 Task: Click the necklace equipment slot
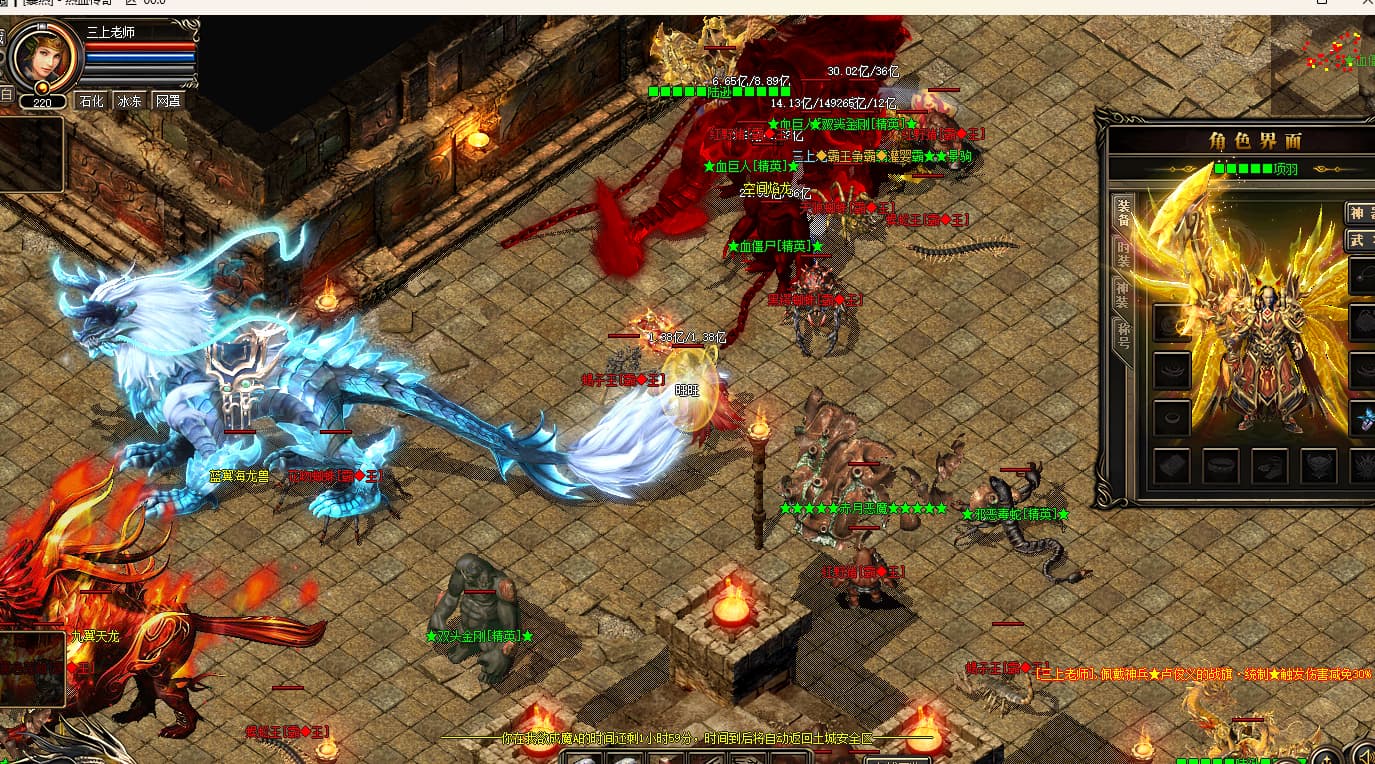tap(1365, 277)
